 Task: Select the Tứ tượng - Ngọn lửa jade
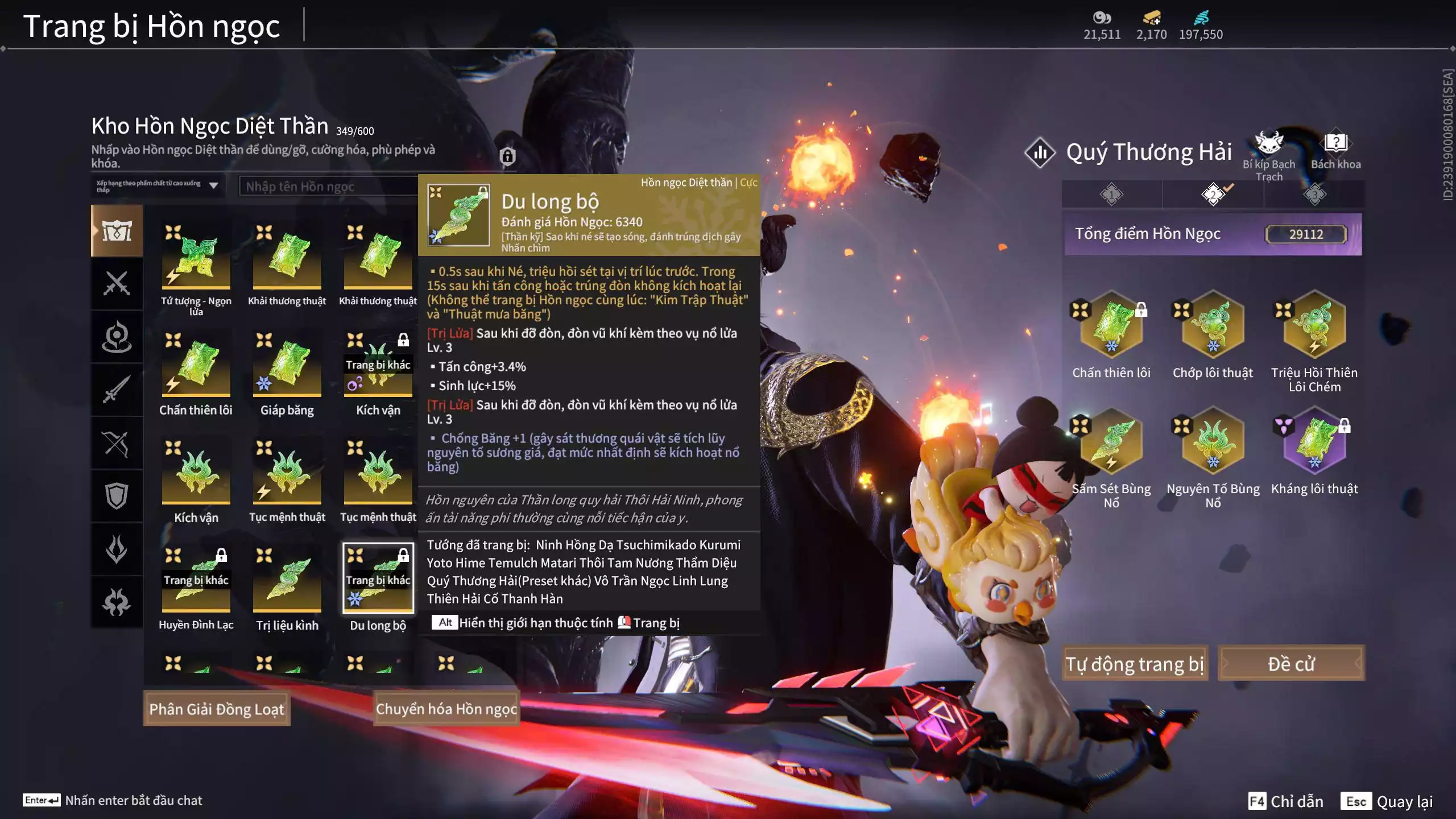pos(196,256)
